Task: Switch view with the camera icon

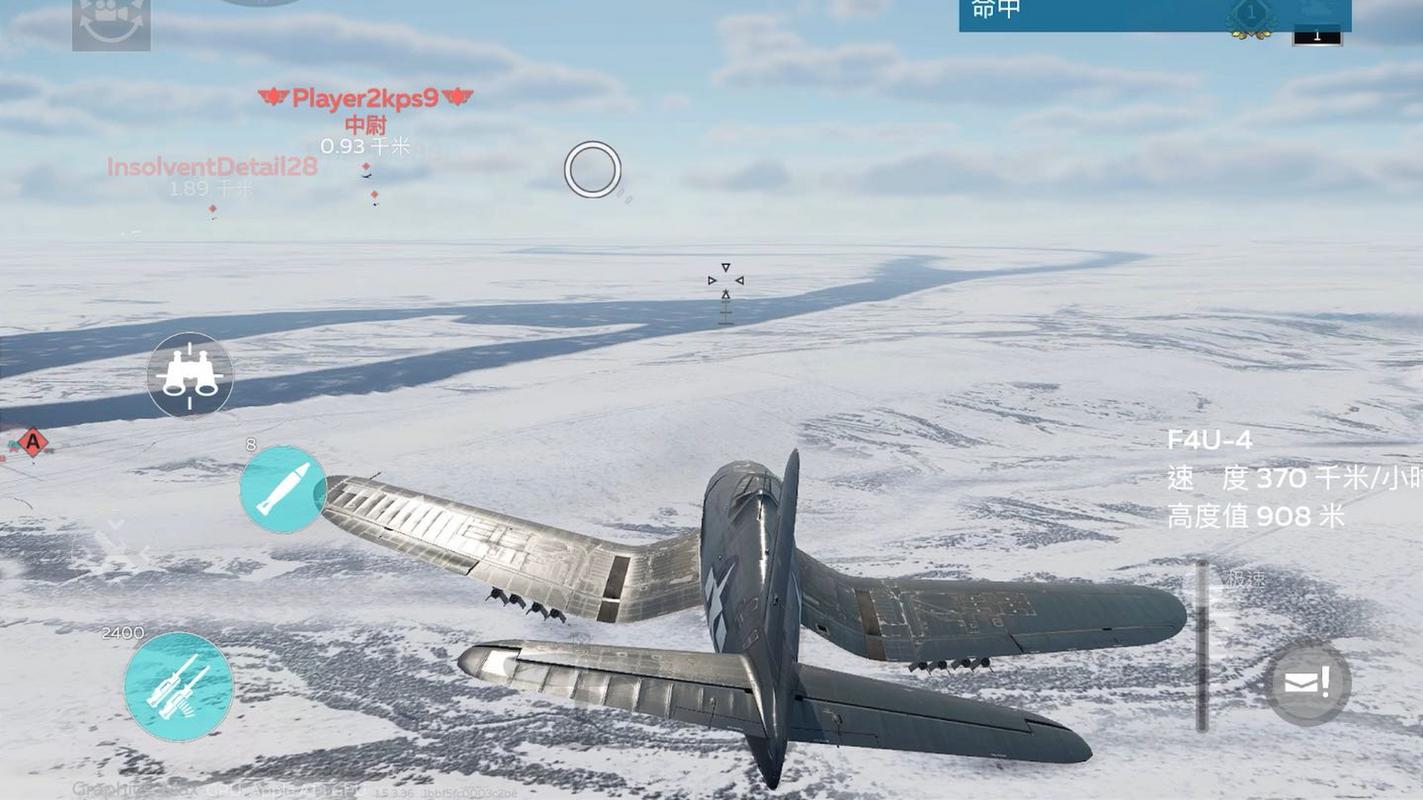Action: [111, 24]
